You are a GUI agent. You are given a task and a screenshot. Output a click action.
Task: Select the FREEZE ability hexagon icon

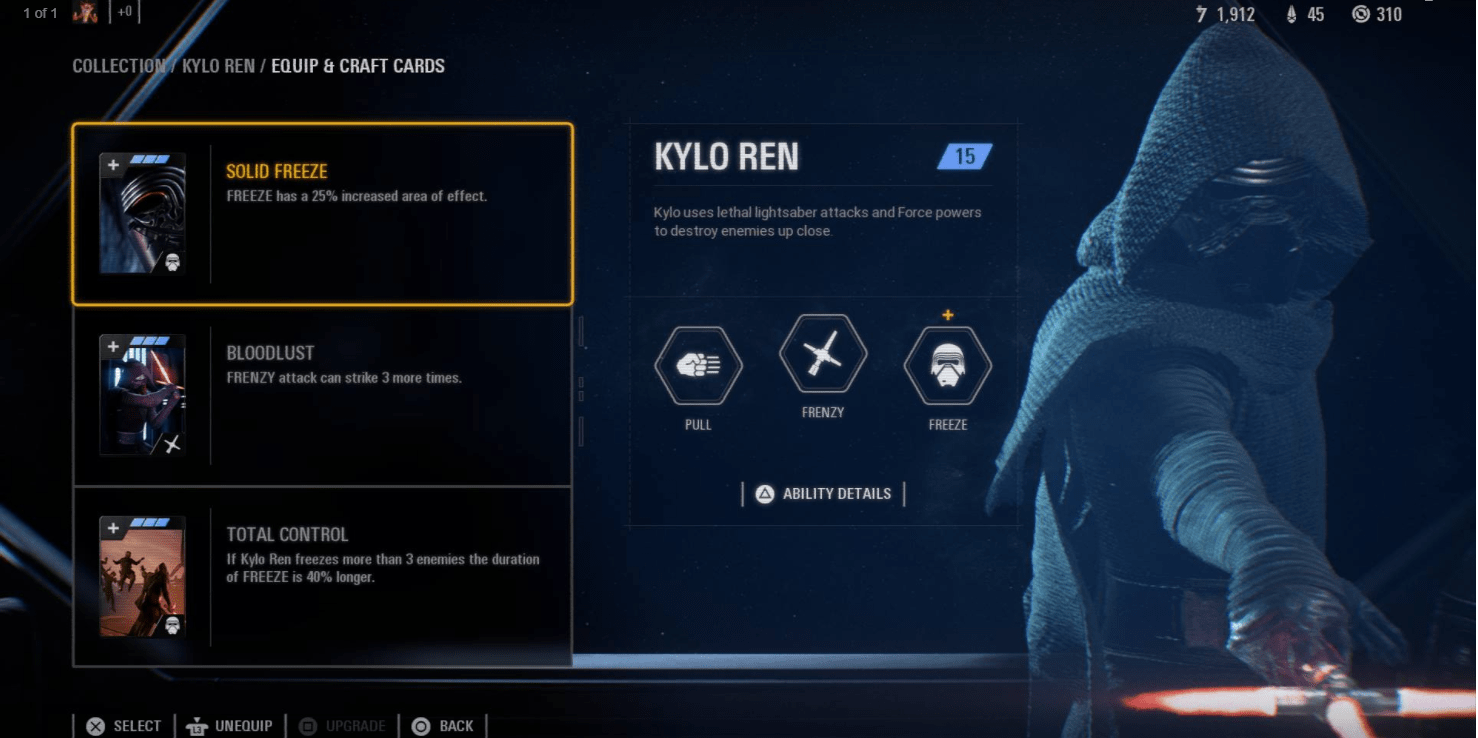[x=947, y=365]
